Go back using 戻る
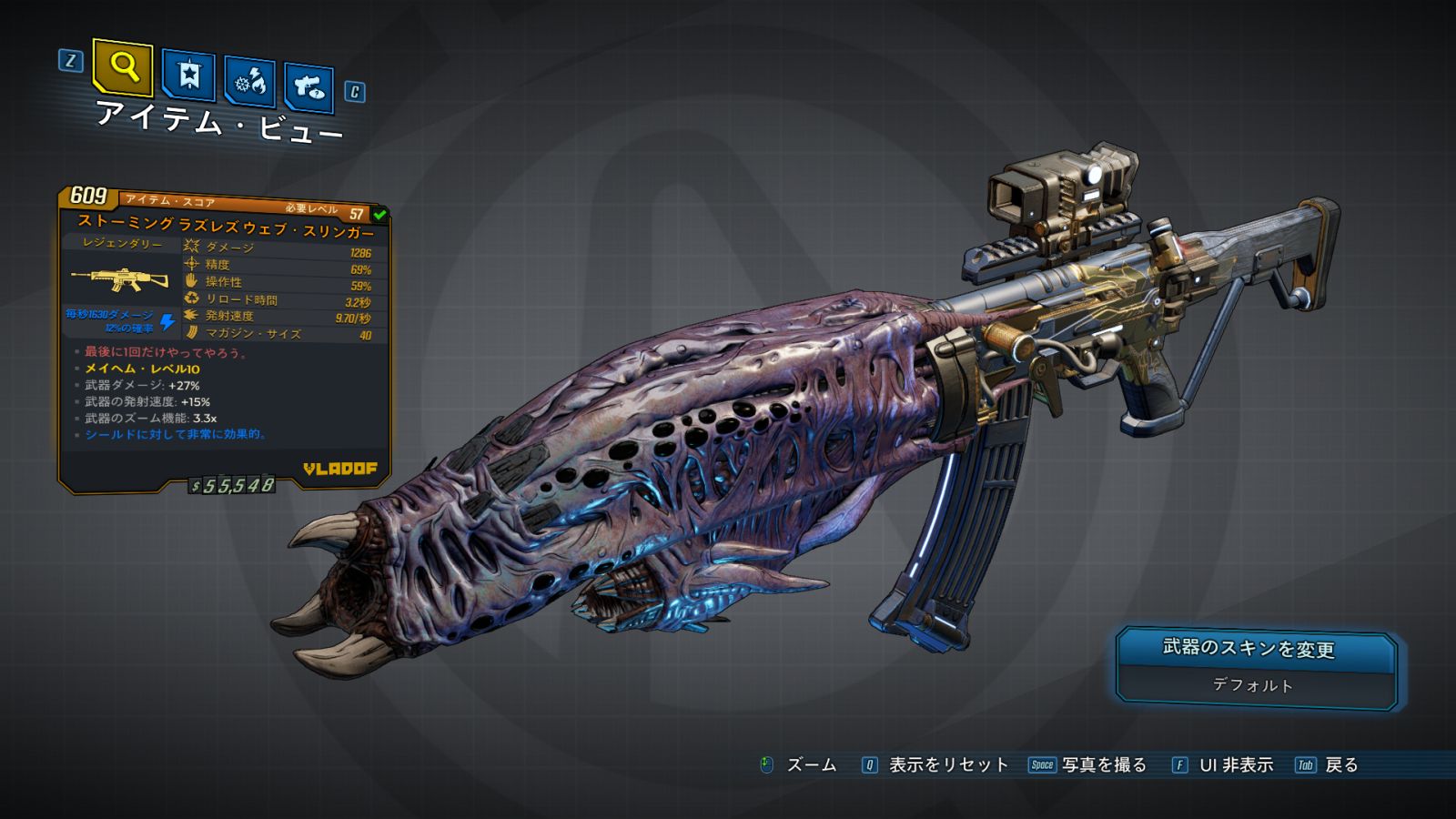 (1340, 765)
